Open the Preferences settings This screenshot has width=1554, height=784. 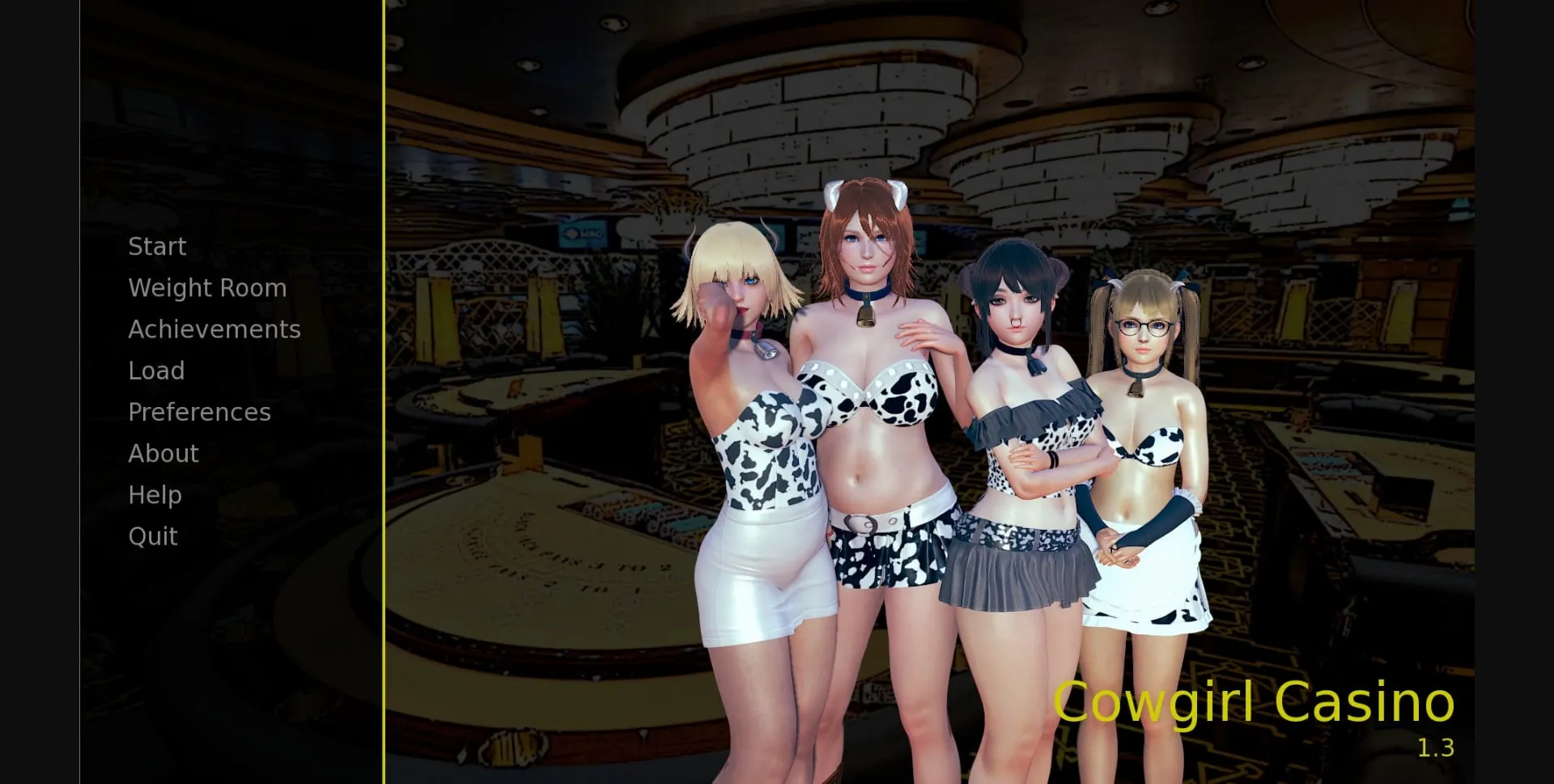click(x=199, y=412)
